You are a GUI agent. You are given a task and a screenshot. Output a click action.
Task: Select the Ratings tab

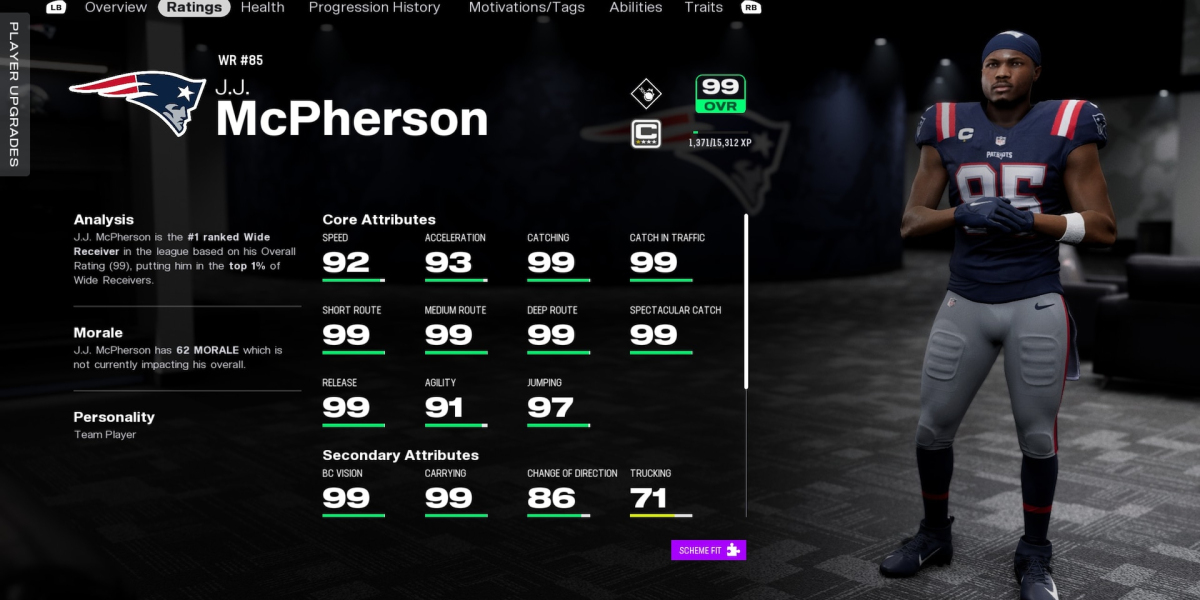(x=194, y=7)
